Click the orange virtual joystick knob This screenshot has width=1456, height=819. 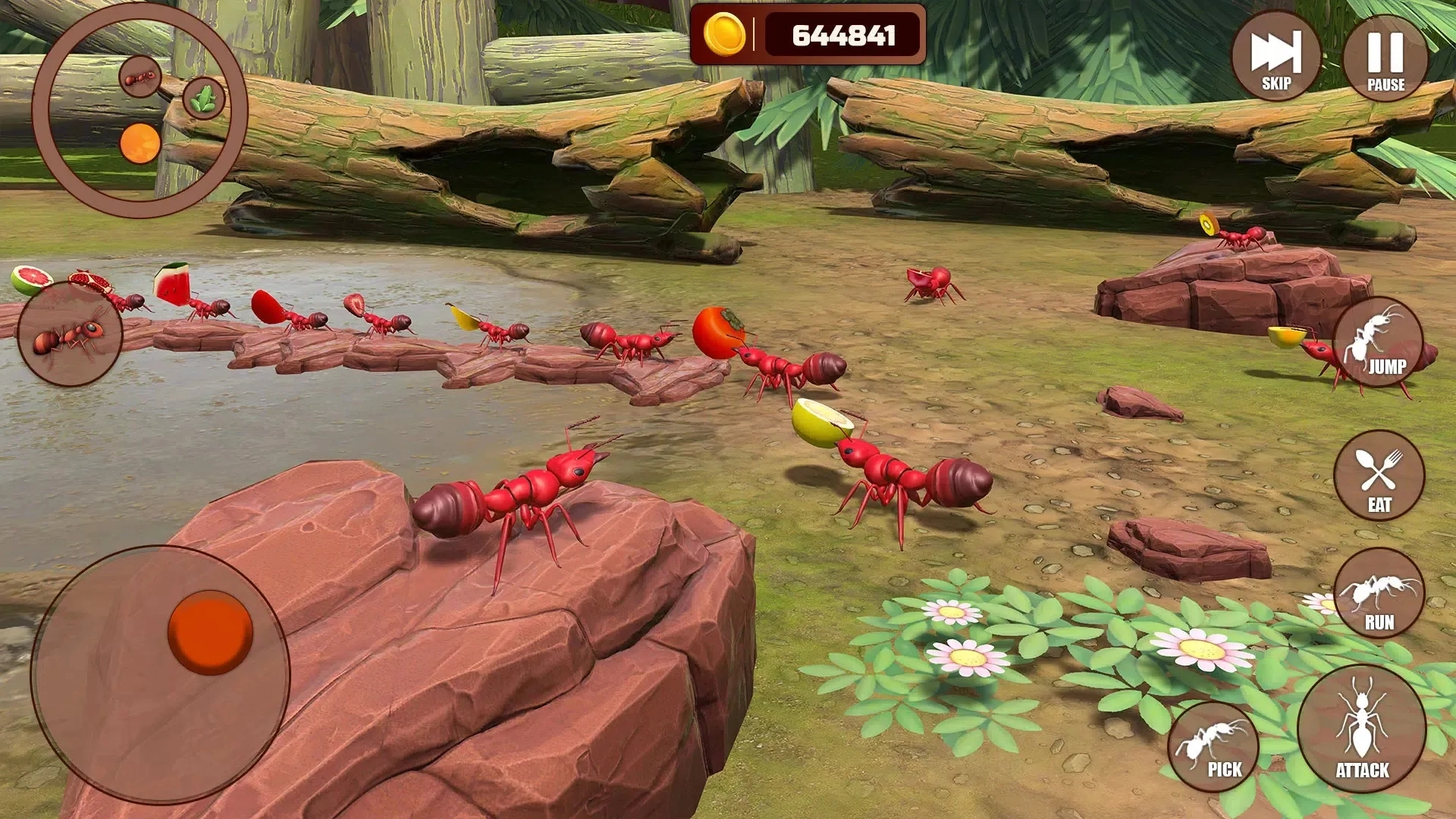pyautogui.click(x=210, y=632)
